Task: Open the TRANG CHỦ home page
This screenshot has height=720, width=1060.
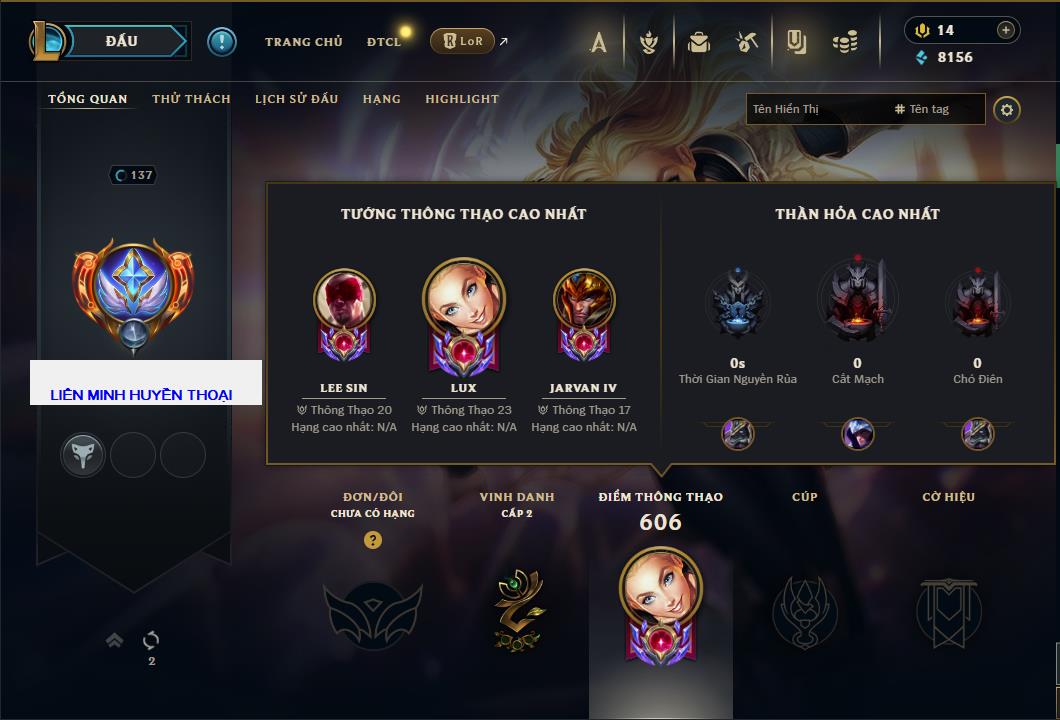Action: point(303,42)
